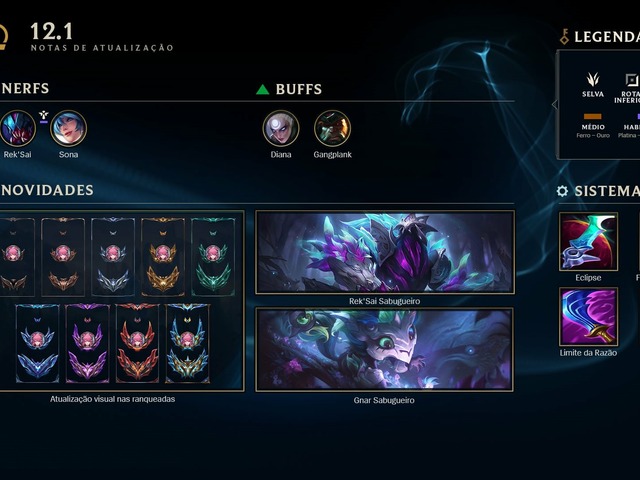Click the Limite da Razão item icon
The image size is (640, 480).
588,317
